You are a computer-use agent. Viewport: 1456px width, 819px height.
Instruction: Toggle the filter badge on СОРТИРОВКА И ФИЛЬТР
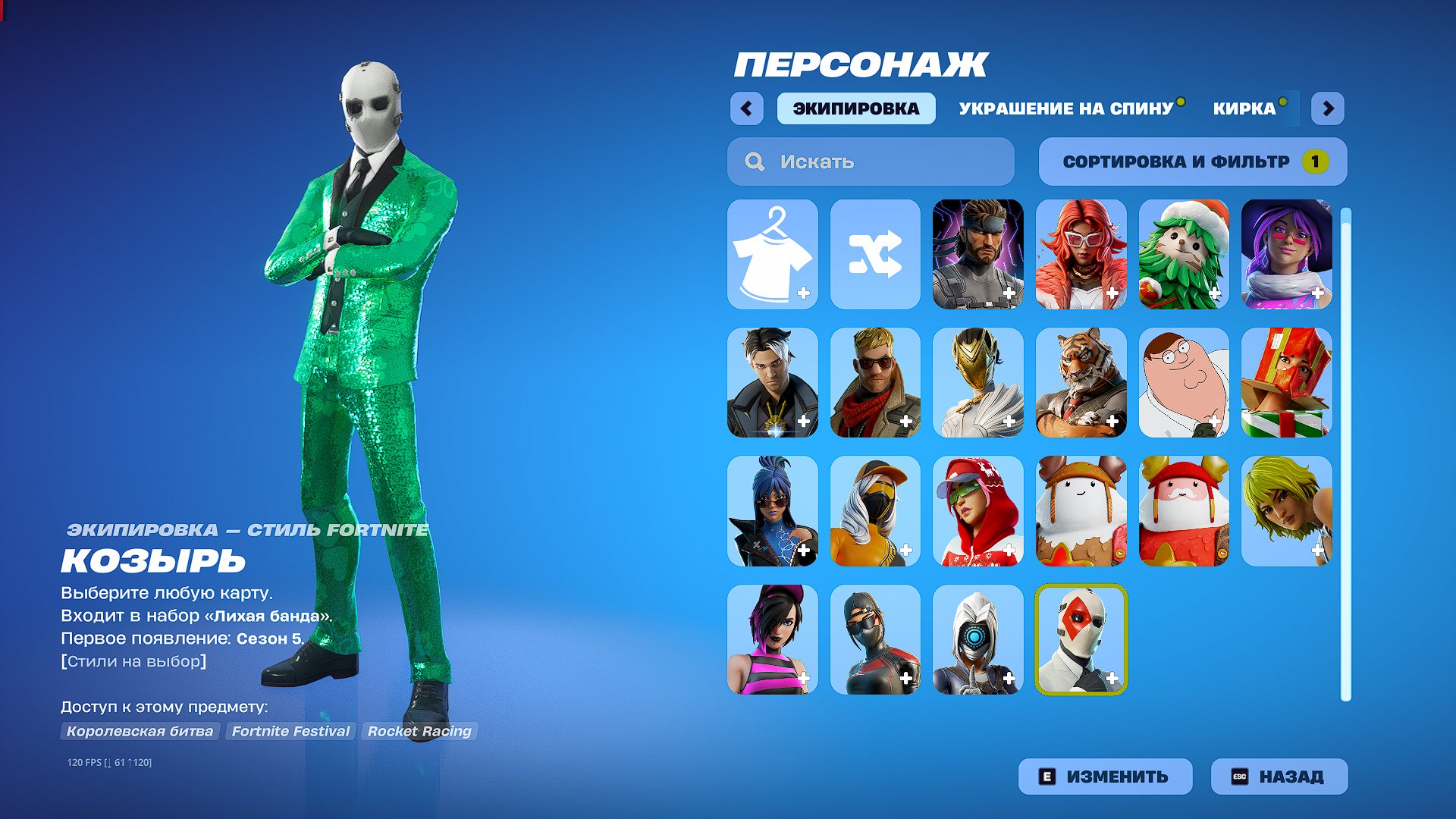[x=1314, y=161]
